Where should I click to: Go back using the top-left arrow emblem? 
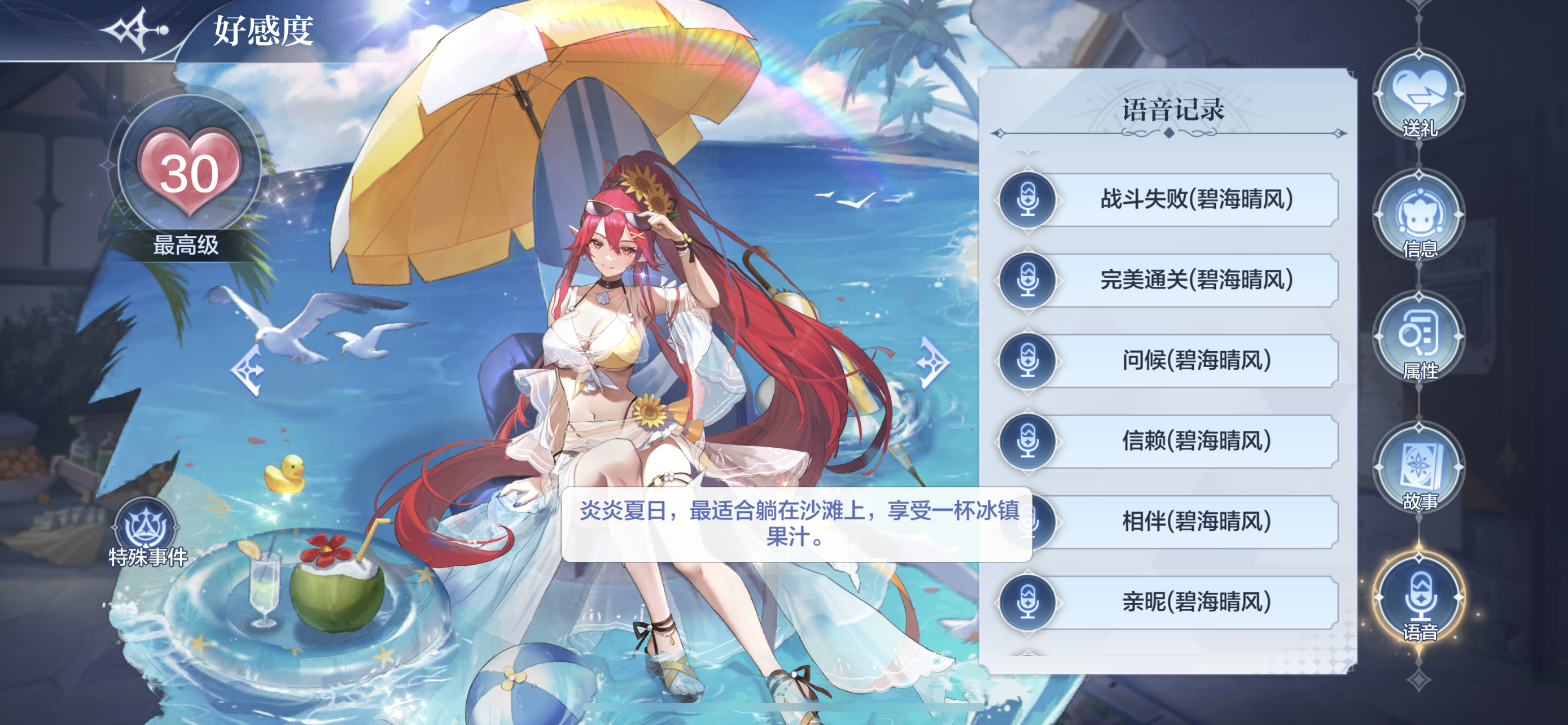[x=135, y=29]
